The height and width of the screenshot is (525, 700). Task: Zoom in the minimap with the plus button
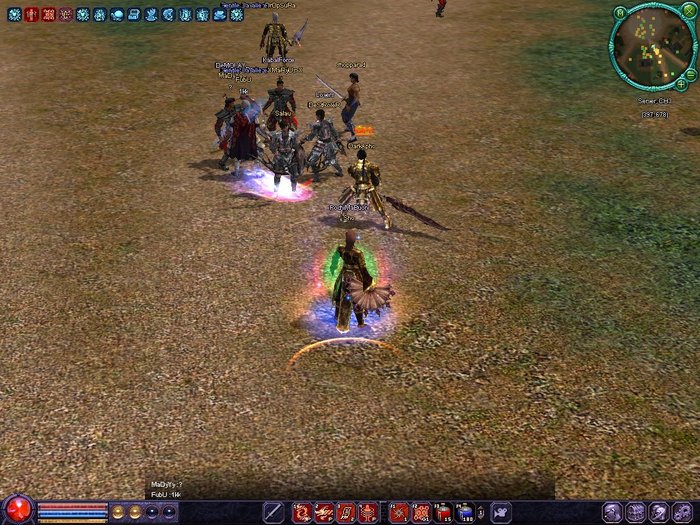[x=681, y=84]
